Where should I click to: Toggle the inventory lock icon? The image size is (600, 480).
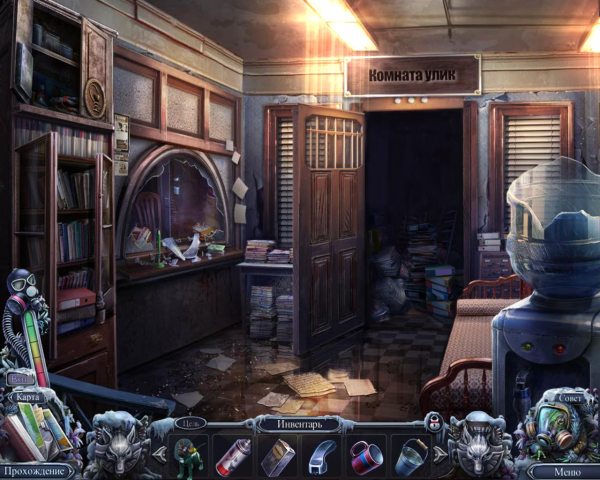pyautogui.click(x=435, y=421)
